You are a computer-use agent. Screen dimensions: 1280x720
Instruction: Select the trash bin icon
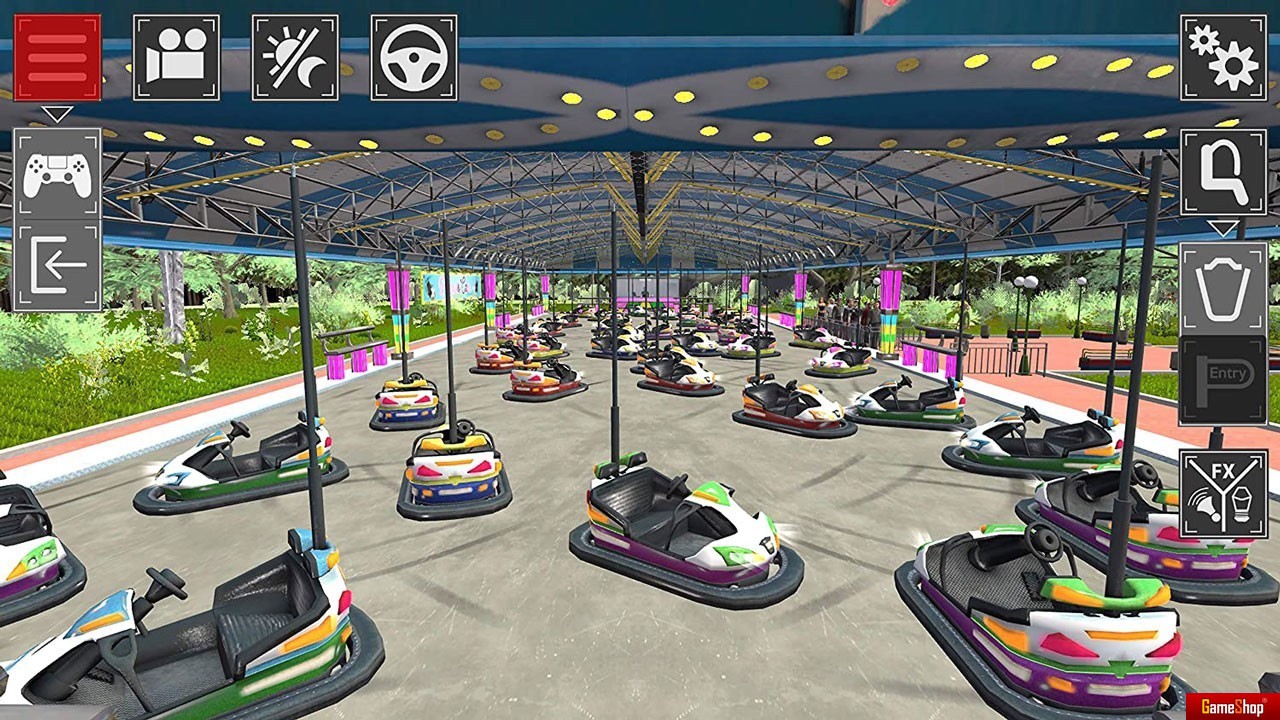[x=1223, y=288]
